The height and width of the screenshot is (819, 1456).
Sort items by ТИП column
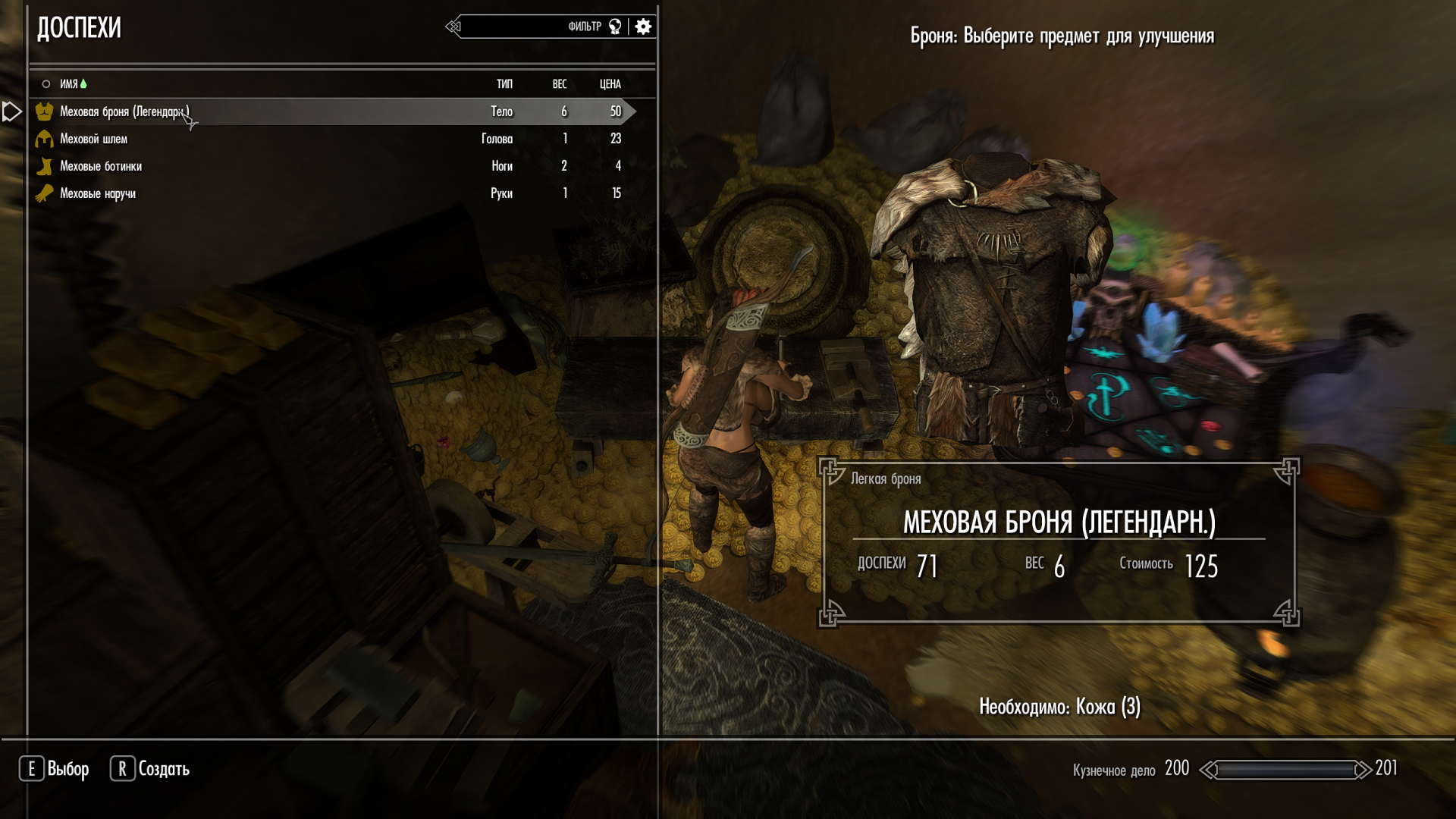(x=504, y=84)
